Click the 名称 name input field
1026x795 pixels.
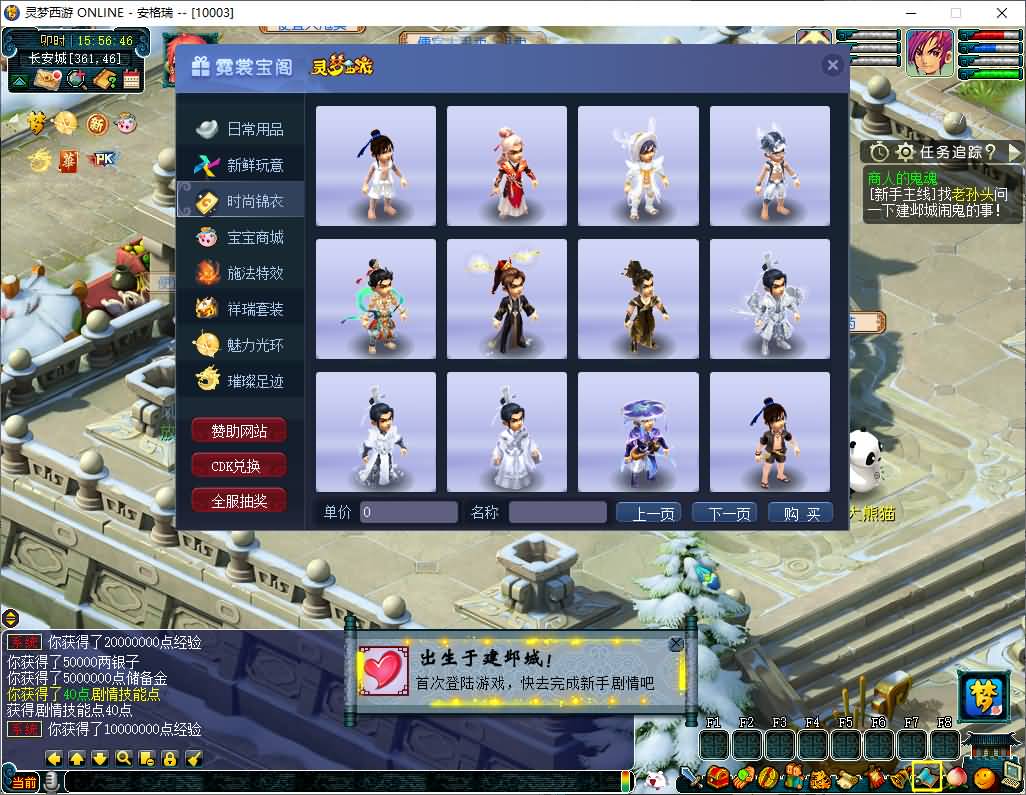coord(557,513)
